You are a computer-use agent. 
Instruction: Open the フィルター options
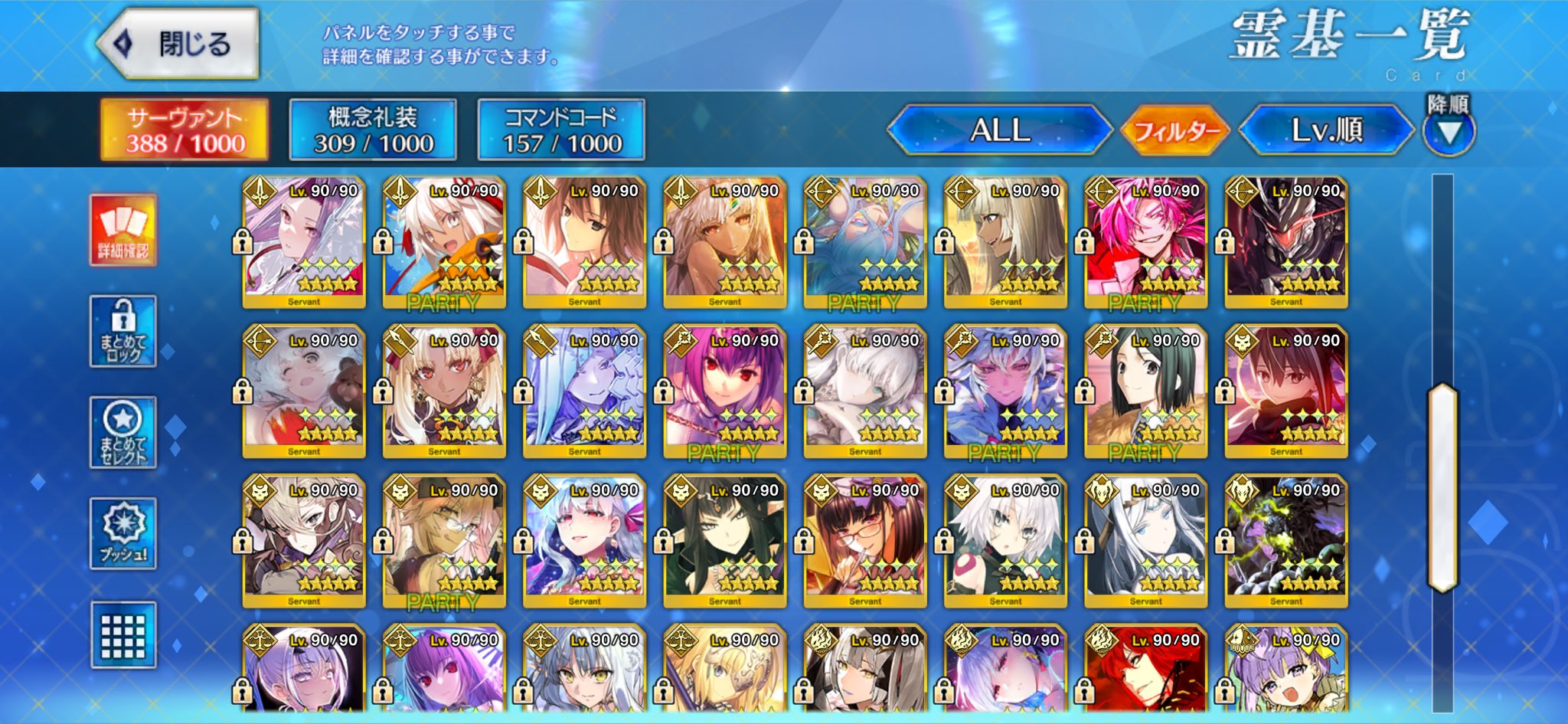point(1175,130)
